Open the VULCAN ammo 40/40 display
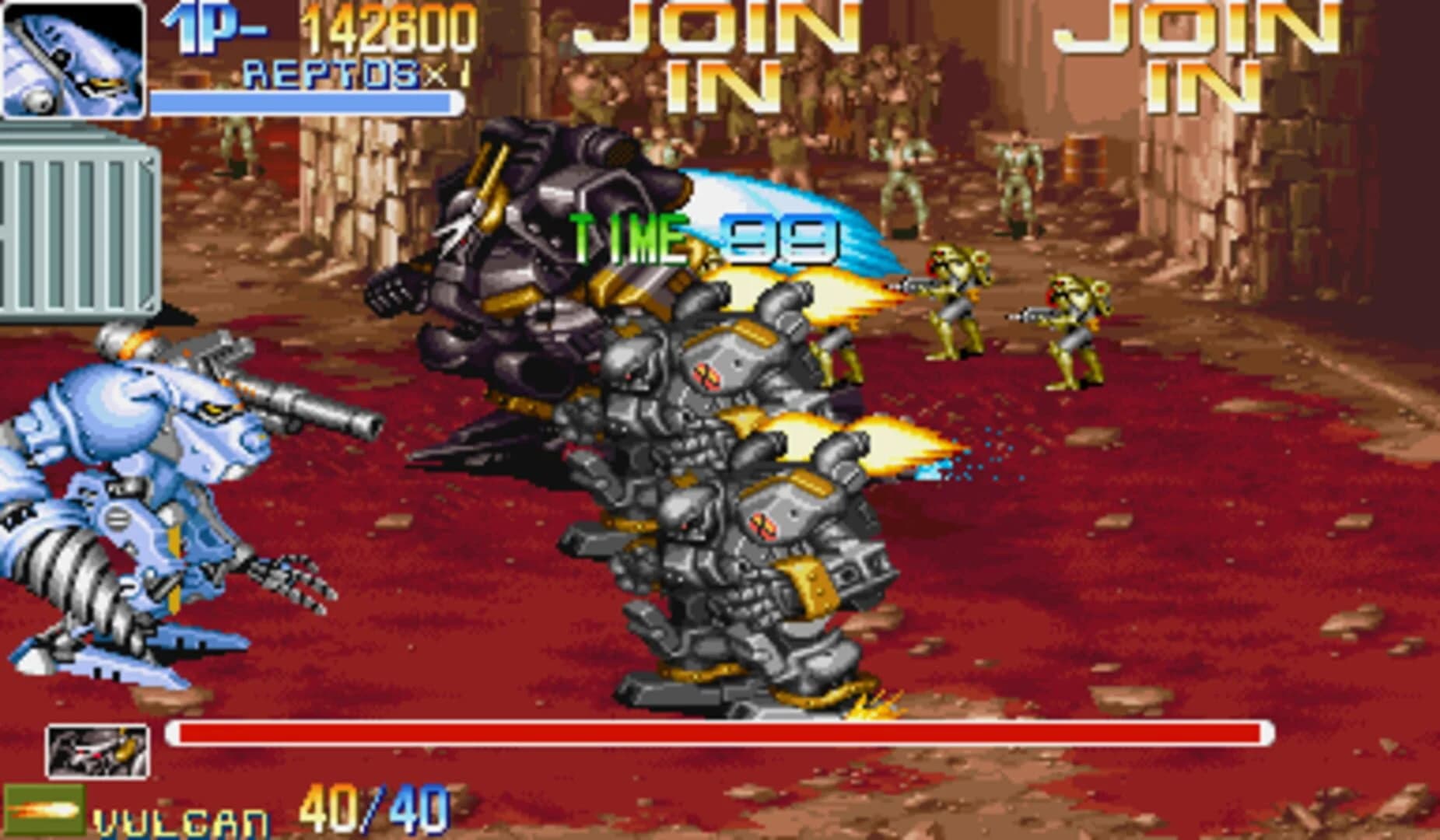1440x840 pixels. (370, 809)
